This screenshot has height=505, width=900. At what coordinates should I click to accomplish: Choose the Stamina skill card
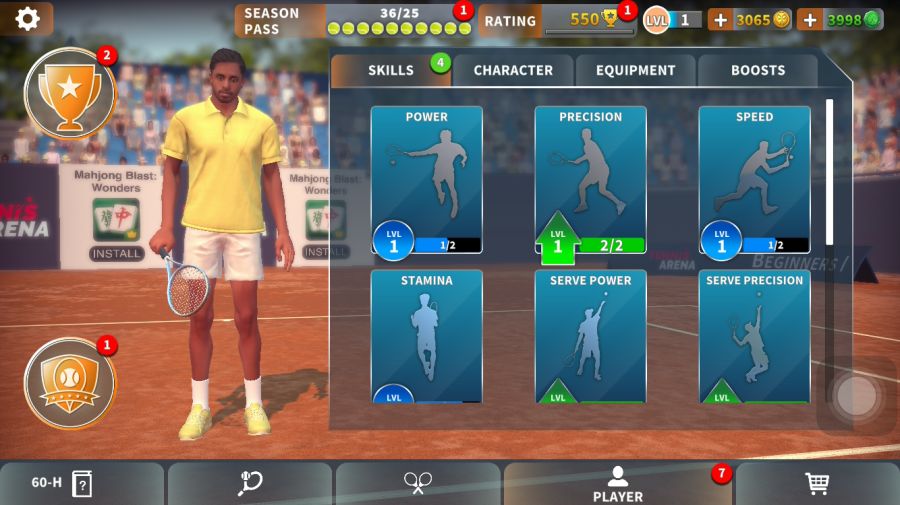pyautogui.click(x=427, y=336)
